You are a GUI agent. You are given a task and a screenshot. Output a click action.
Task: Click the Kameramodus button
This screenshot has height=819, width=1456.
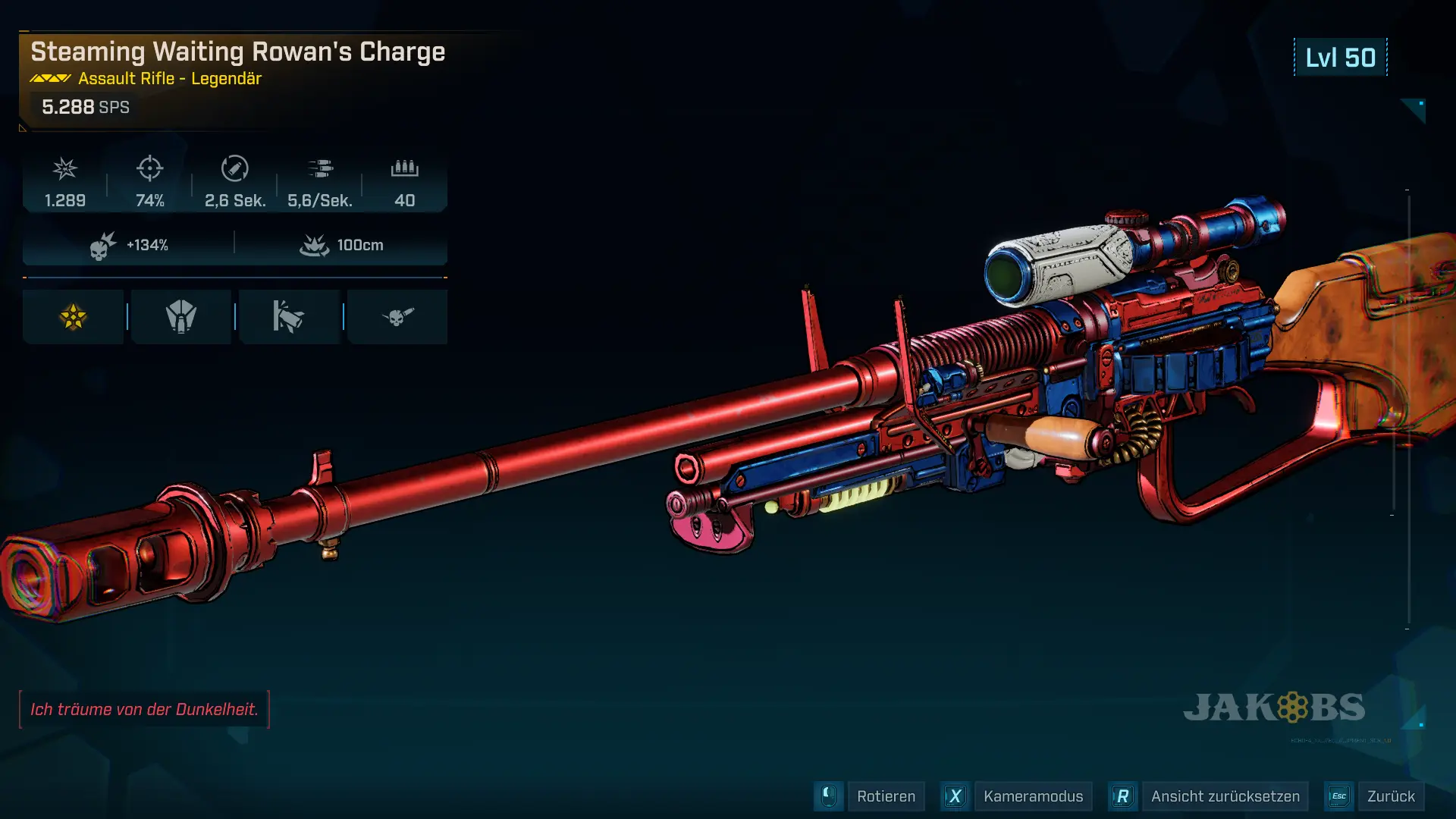pyautogui.click(x=1032, y=796)
